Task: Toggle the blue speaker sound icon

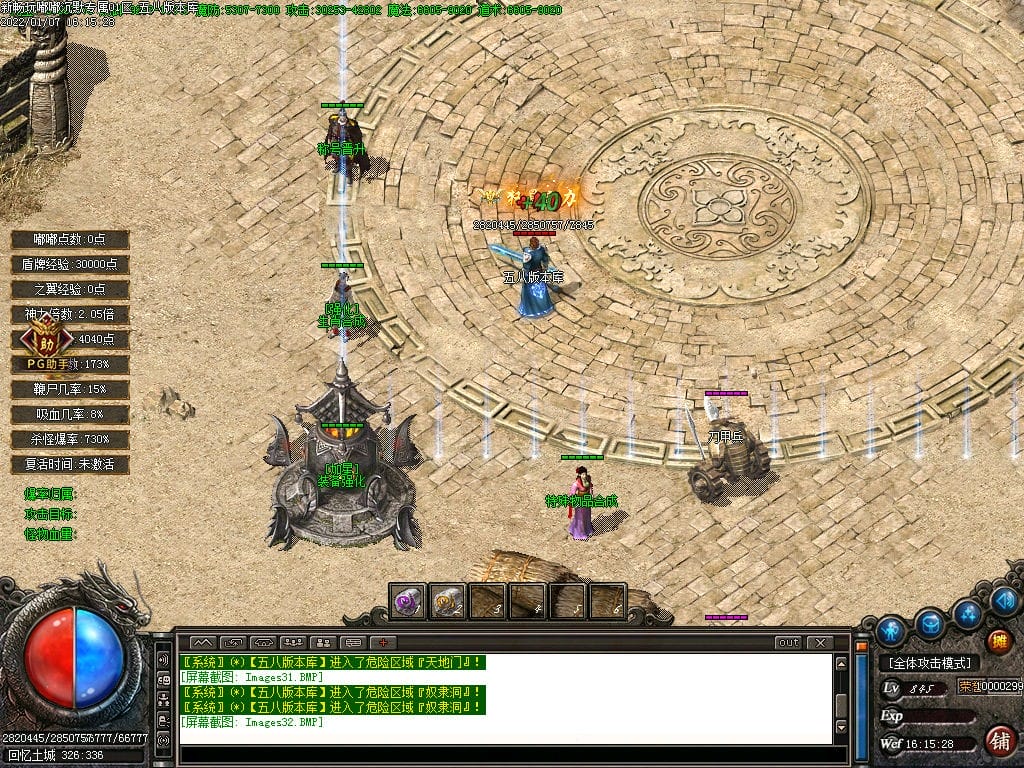Action: pos(1005,601)
